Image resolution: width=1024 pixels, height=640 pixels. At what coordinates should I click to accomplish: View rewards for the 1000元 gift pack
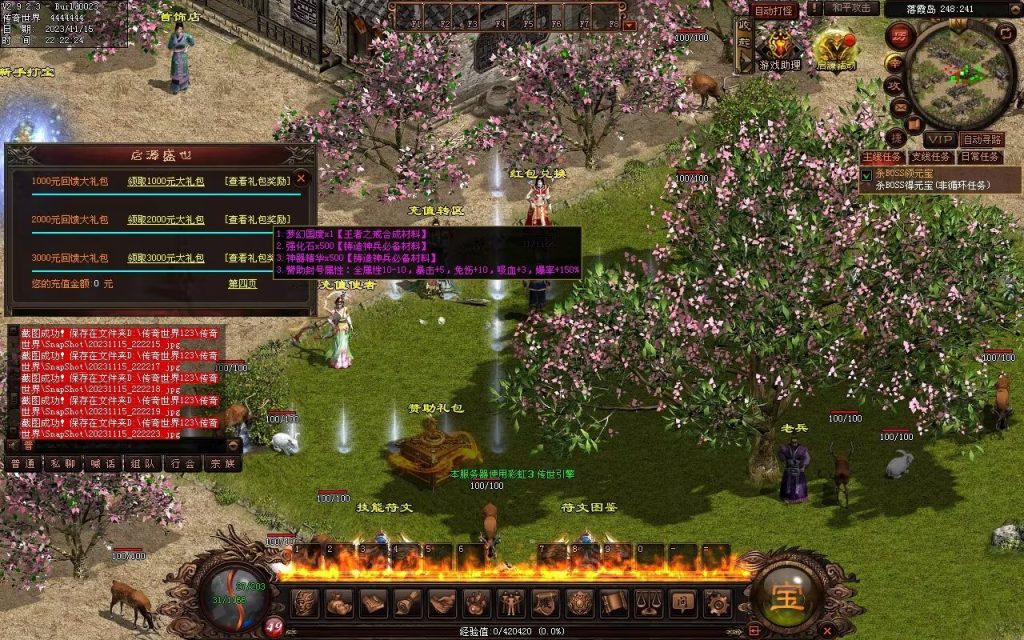(257, 181)
